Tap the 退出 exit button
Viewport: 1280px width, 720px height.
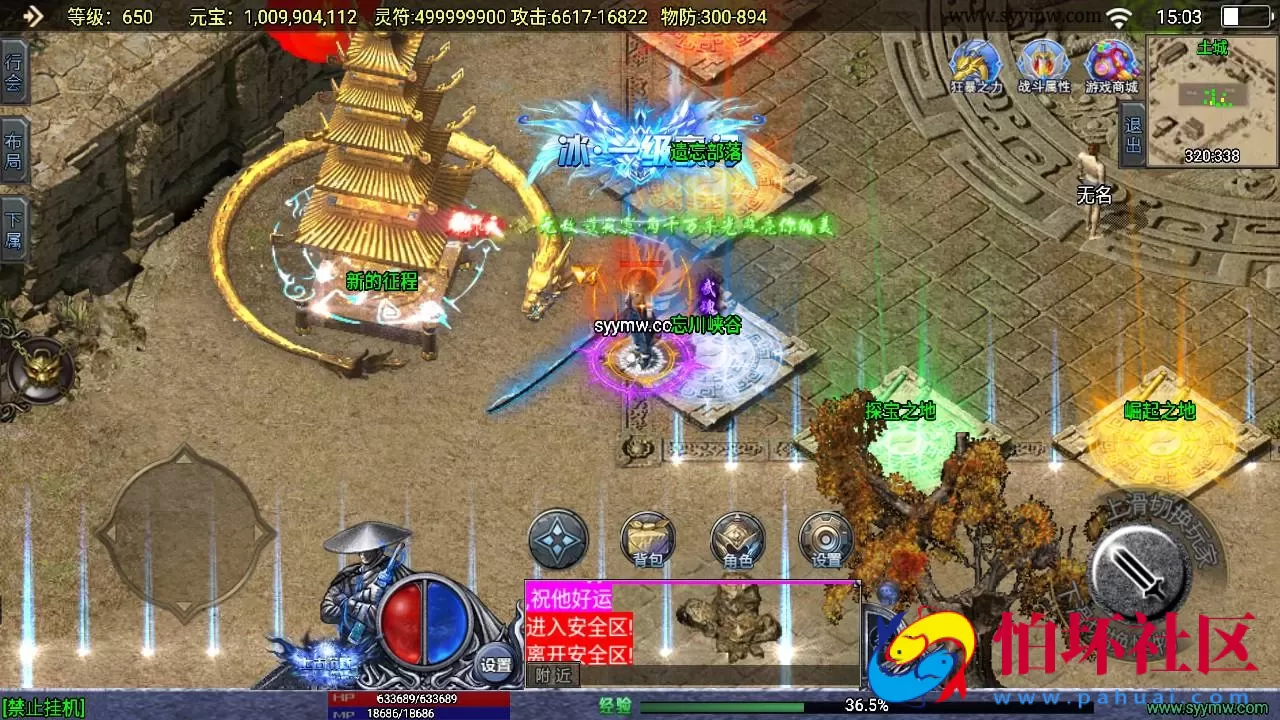pos(1132,136)
